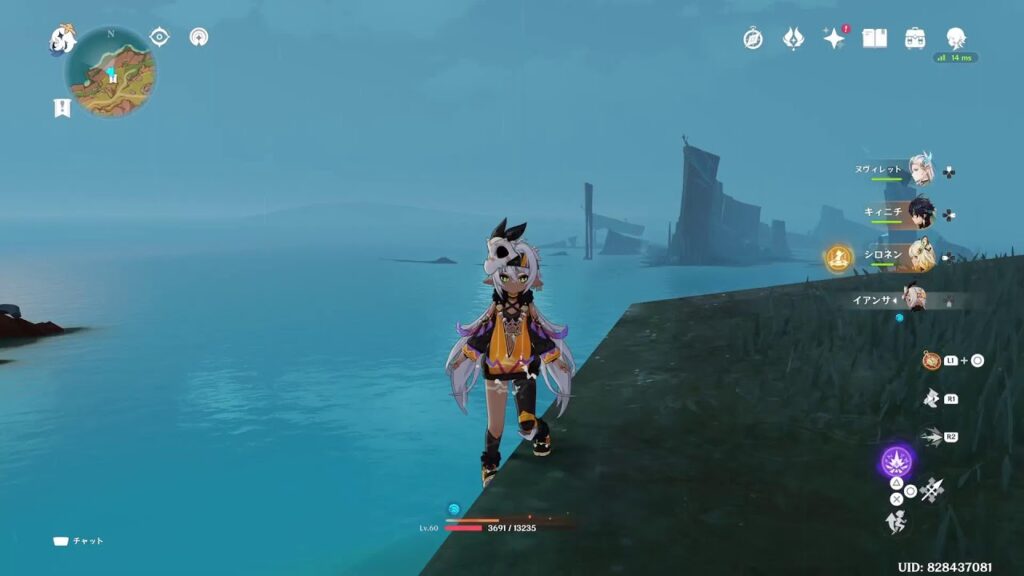Switch to party member ヌヴィレット
The image size is (1024, 576).
point(920,172)
